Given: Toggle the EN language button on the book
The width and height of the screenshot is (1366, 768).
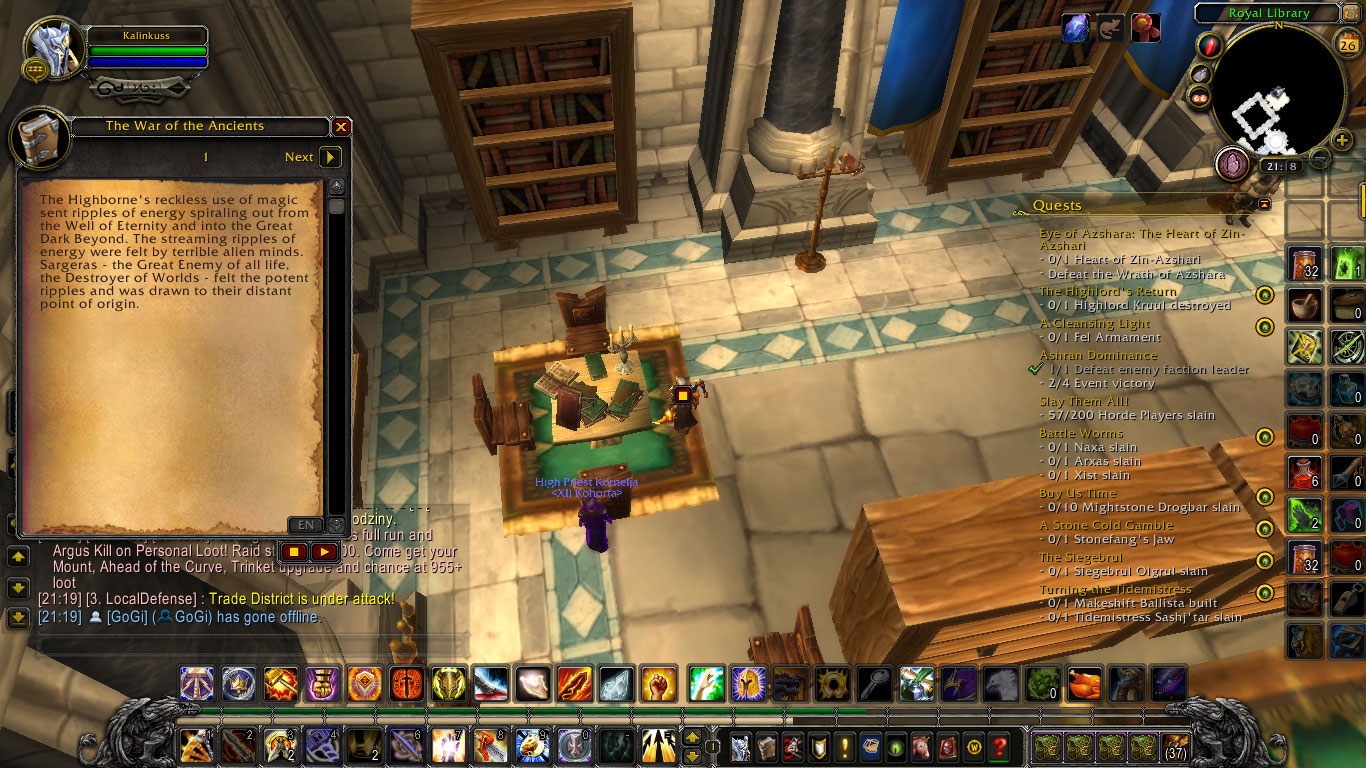Looking at the screenshot, I should click(x=305, y=525).
